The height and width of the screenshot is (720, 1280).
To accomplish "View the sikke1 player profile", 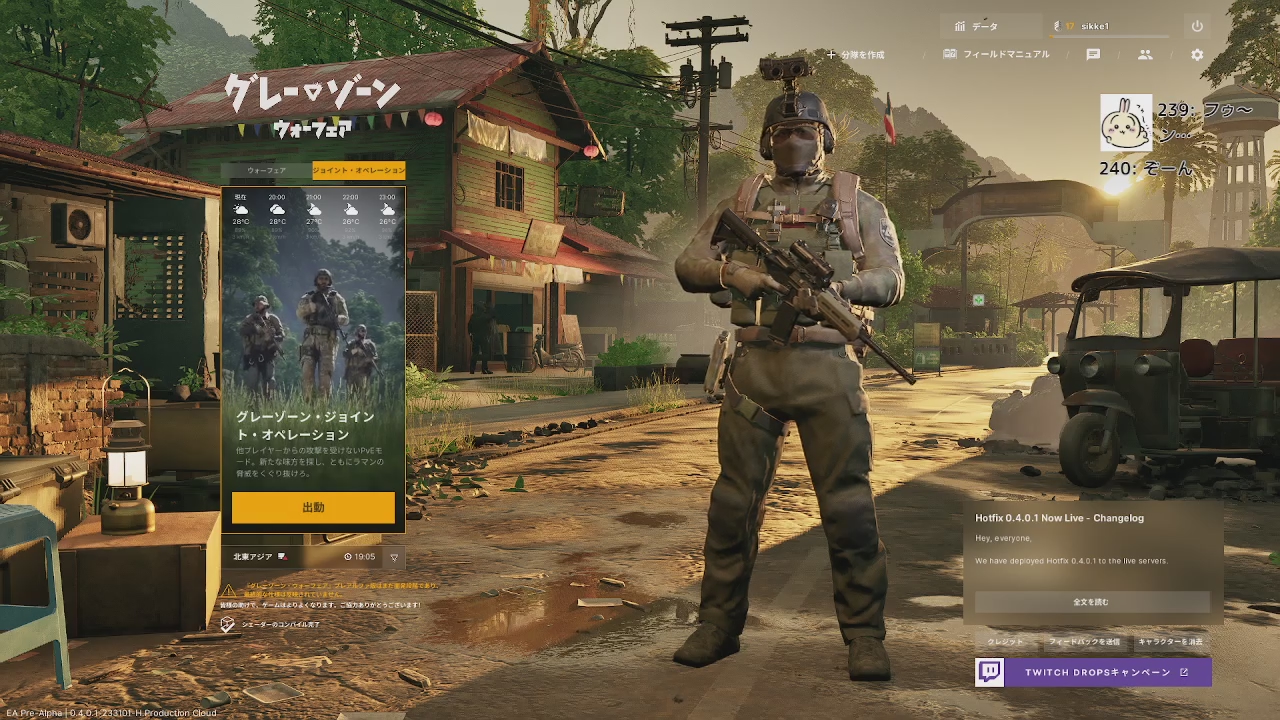I will pyautogui.click(x=1110, y=26).
